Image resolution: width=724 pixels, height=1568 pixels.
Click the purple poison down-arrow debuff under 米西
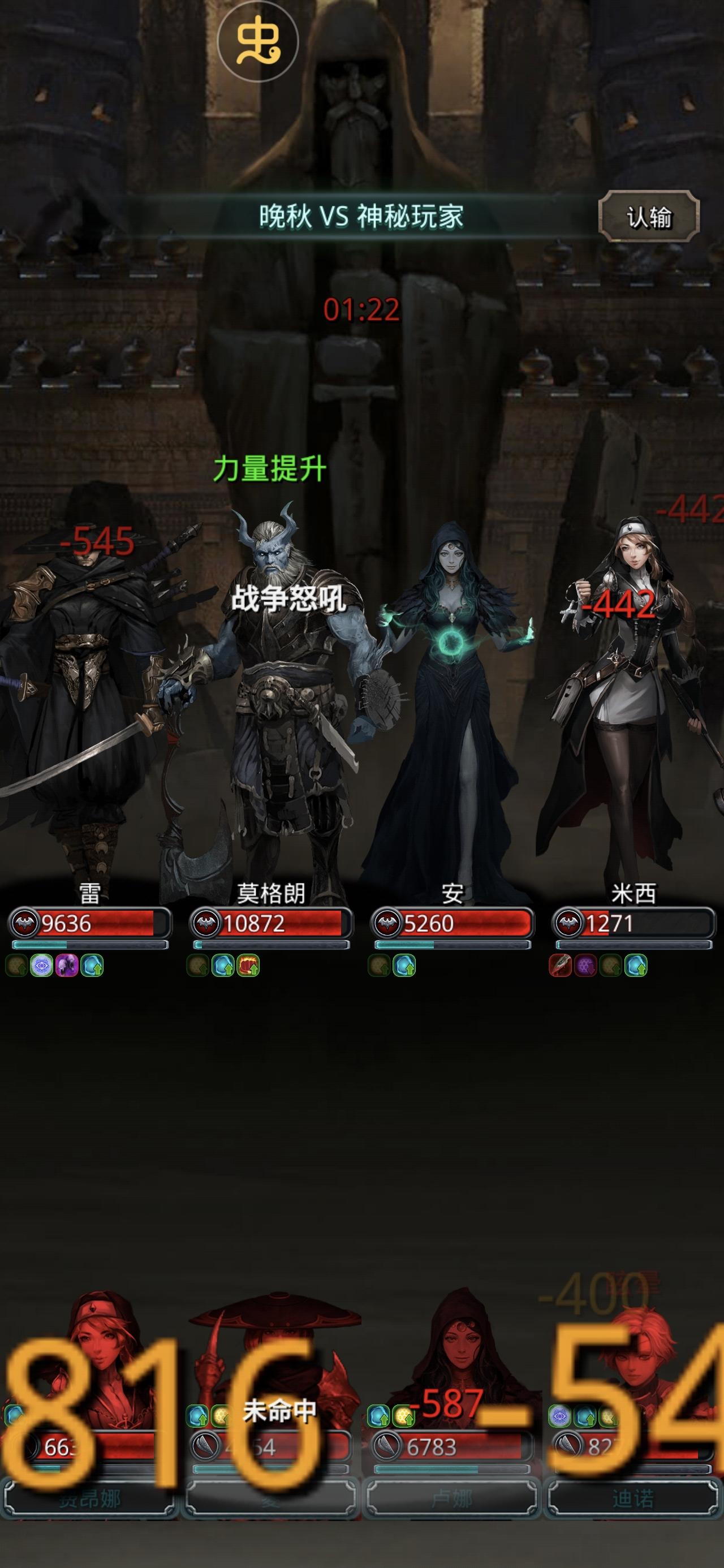click(584, 967)
